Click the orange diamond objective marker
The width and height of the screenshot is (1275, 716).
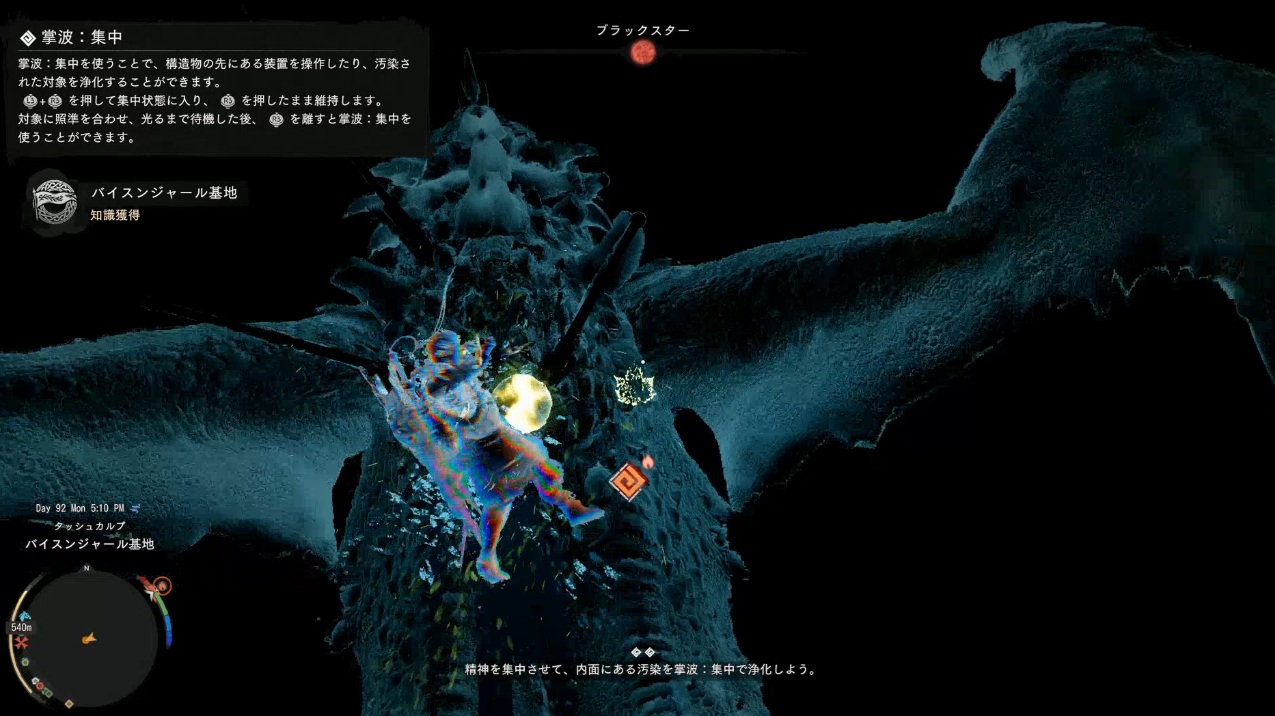[x=628, y=481]
